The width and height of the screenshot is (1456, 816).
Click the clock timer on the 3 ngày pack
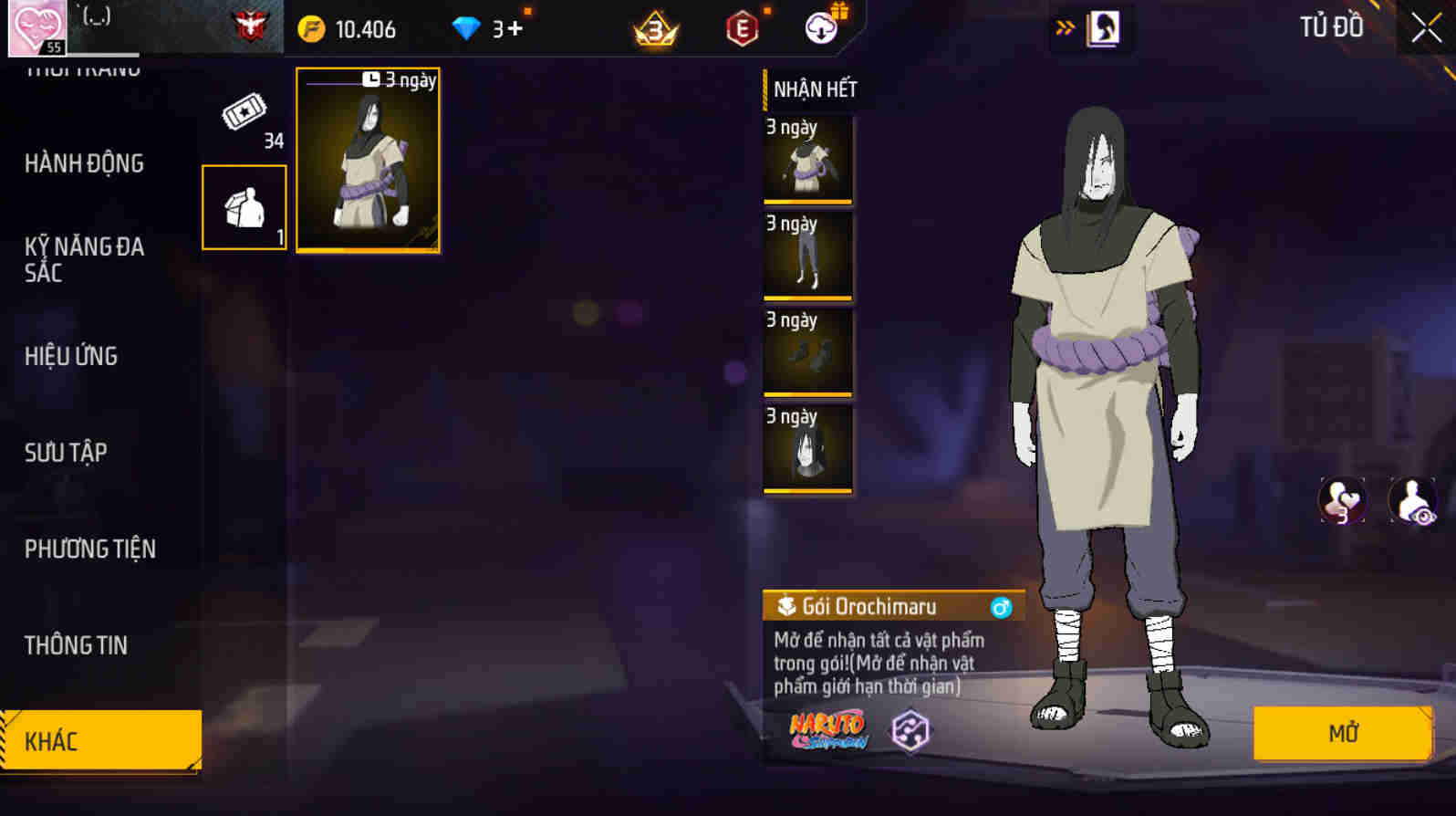click(x=371, y=79)
